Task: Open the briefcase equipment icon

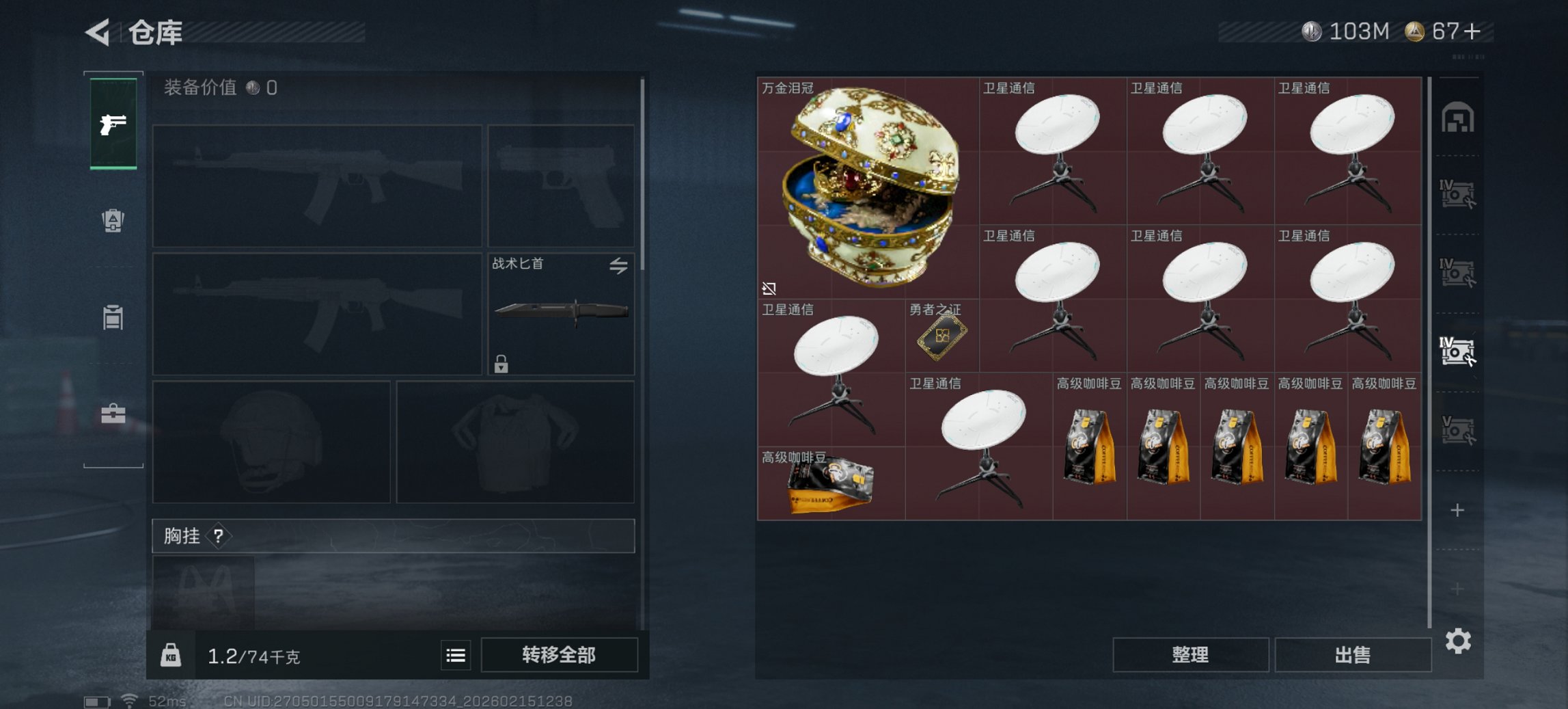Action: click(113, 413)
